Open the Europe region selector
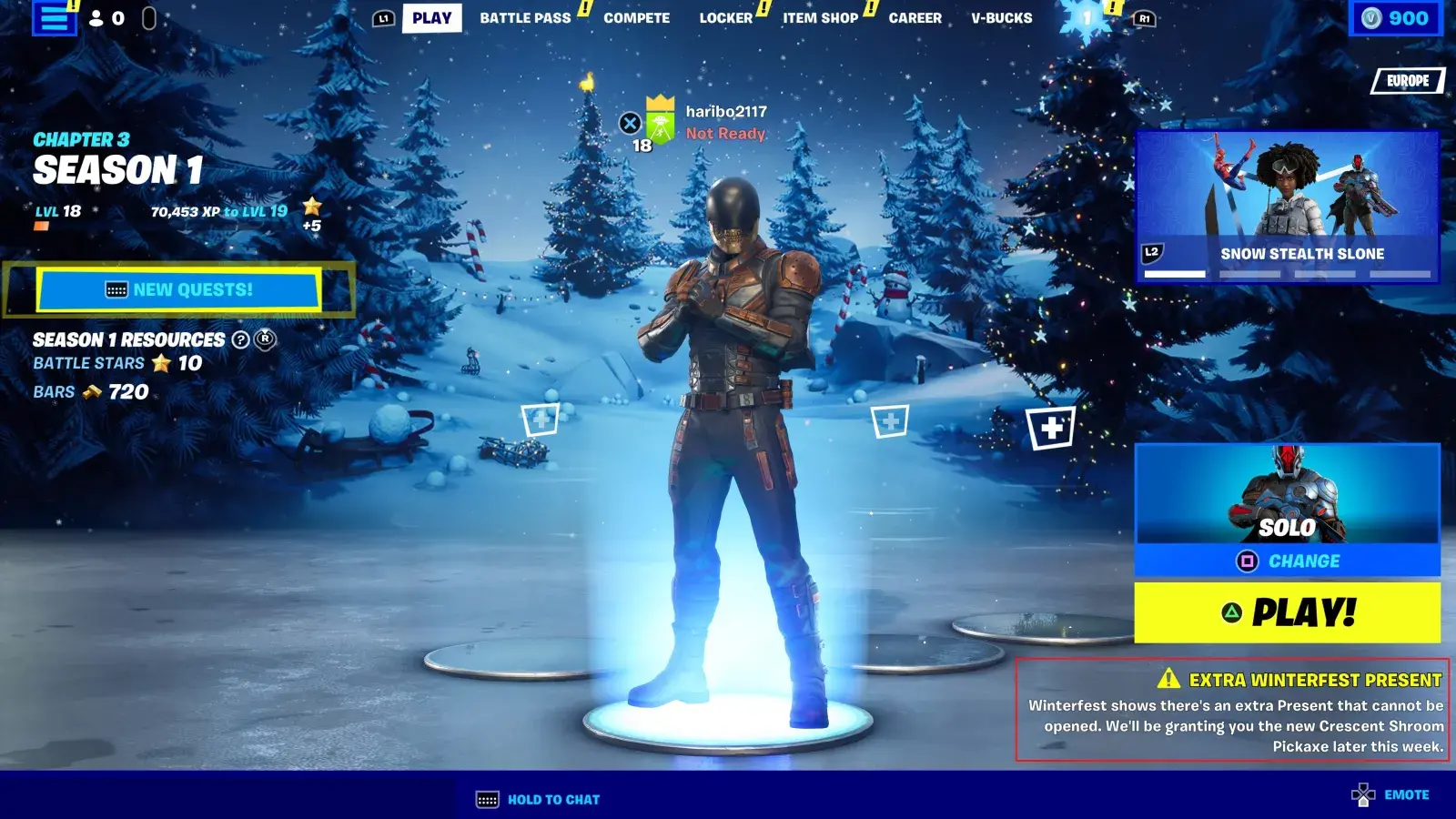Viewport: 1456px width, 819px height. (x=1406, y=81)
